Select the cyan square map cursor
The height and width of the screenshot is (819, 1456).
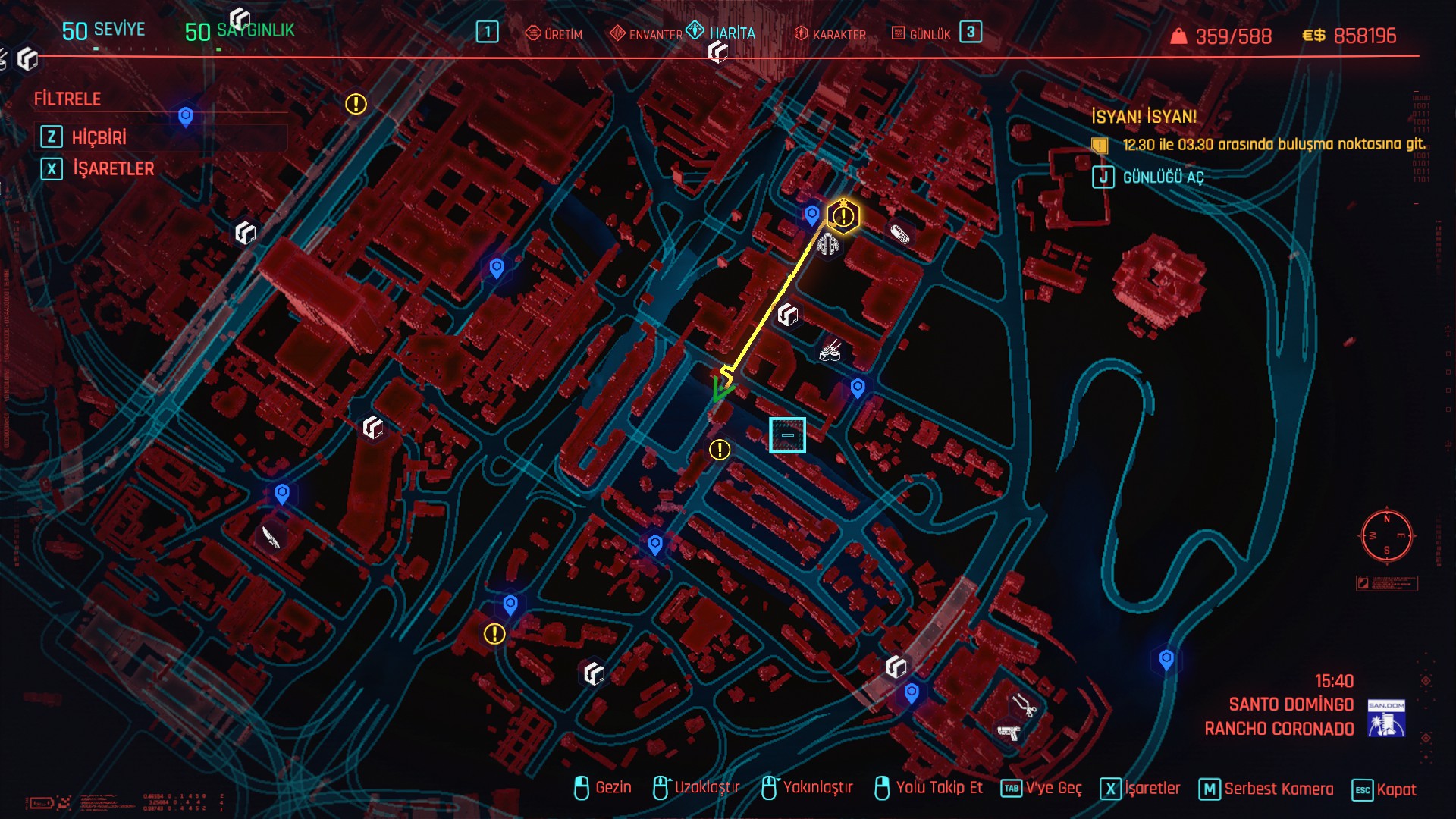tap(787, 435)
